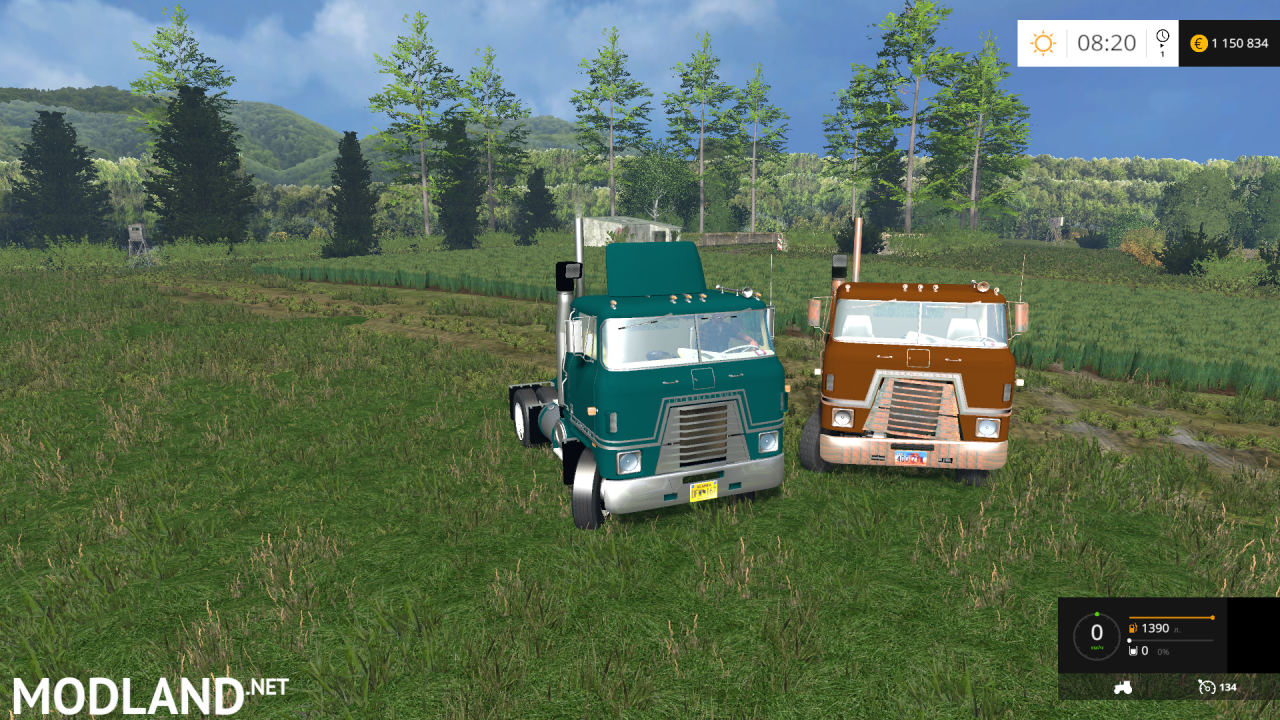Open the timescale clock icon
The width and height of the screenshot is (1280, 720).
point(1162,35)
